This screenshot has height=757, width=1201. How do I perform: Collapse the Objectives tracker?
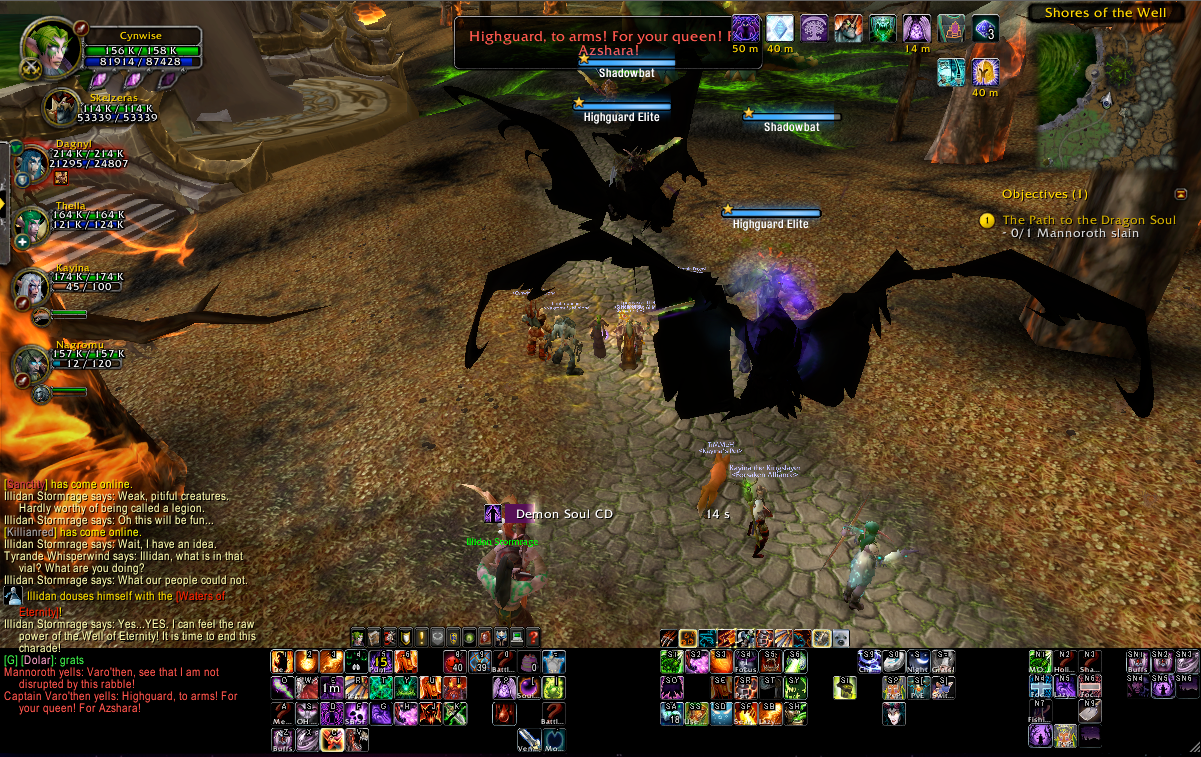pyautogui.click(x=1181, y=194)
